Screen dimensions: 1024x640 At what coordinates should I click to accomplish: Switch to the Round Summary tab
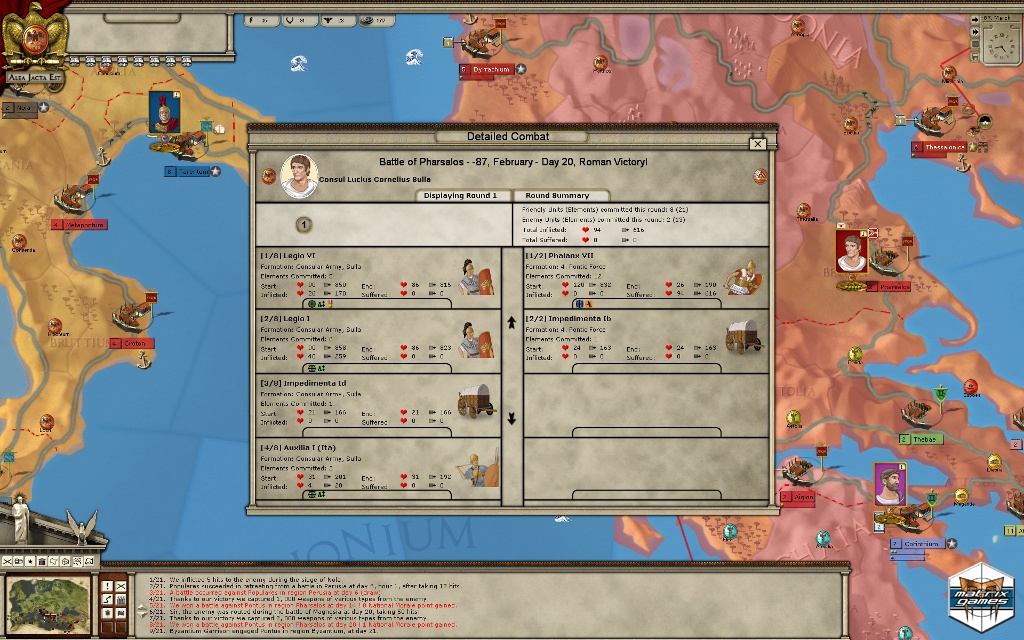[x=563, y=196]
